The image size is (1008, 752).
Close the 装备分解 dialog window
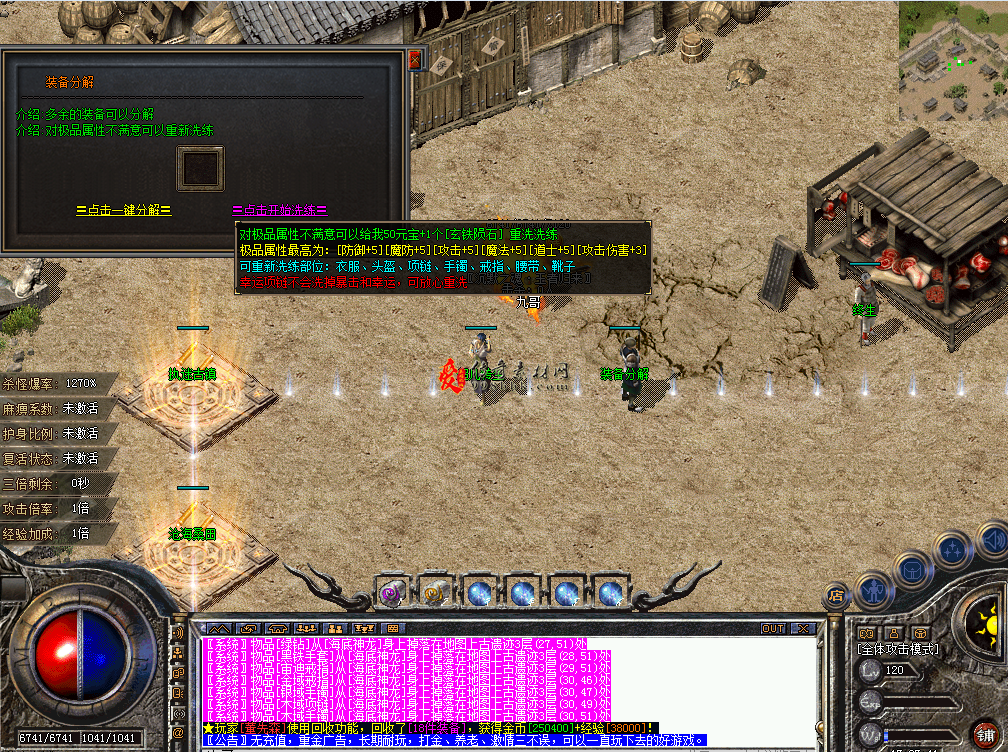point(415,60)
